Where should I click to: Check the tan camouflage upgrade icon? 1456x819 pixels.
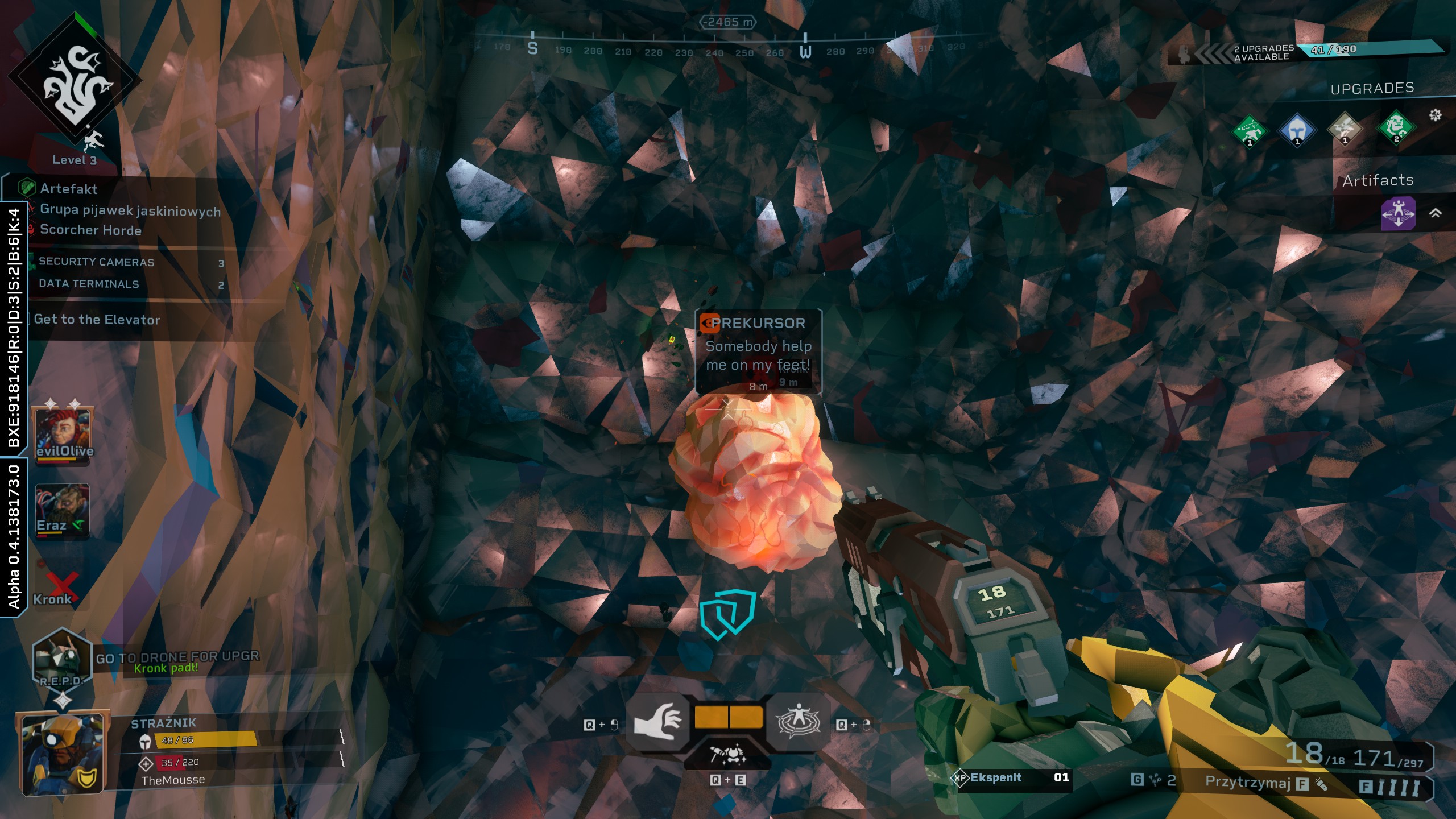(1345, 129)
